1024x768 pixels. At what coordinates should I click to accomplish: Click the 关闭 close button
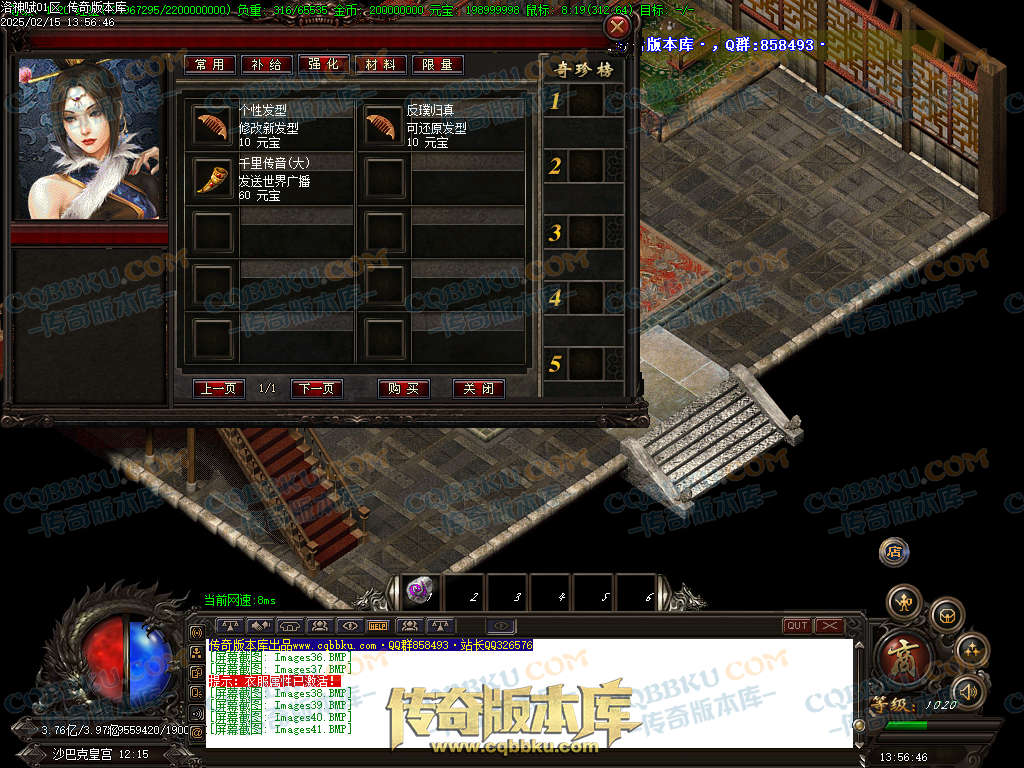click(x=479, y=389)
